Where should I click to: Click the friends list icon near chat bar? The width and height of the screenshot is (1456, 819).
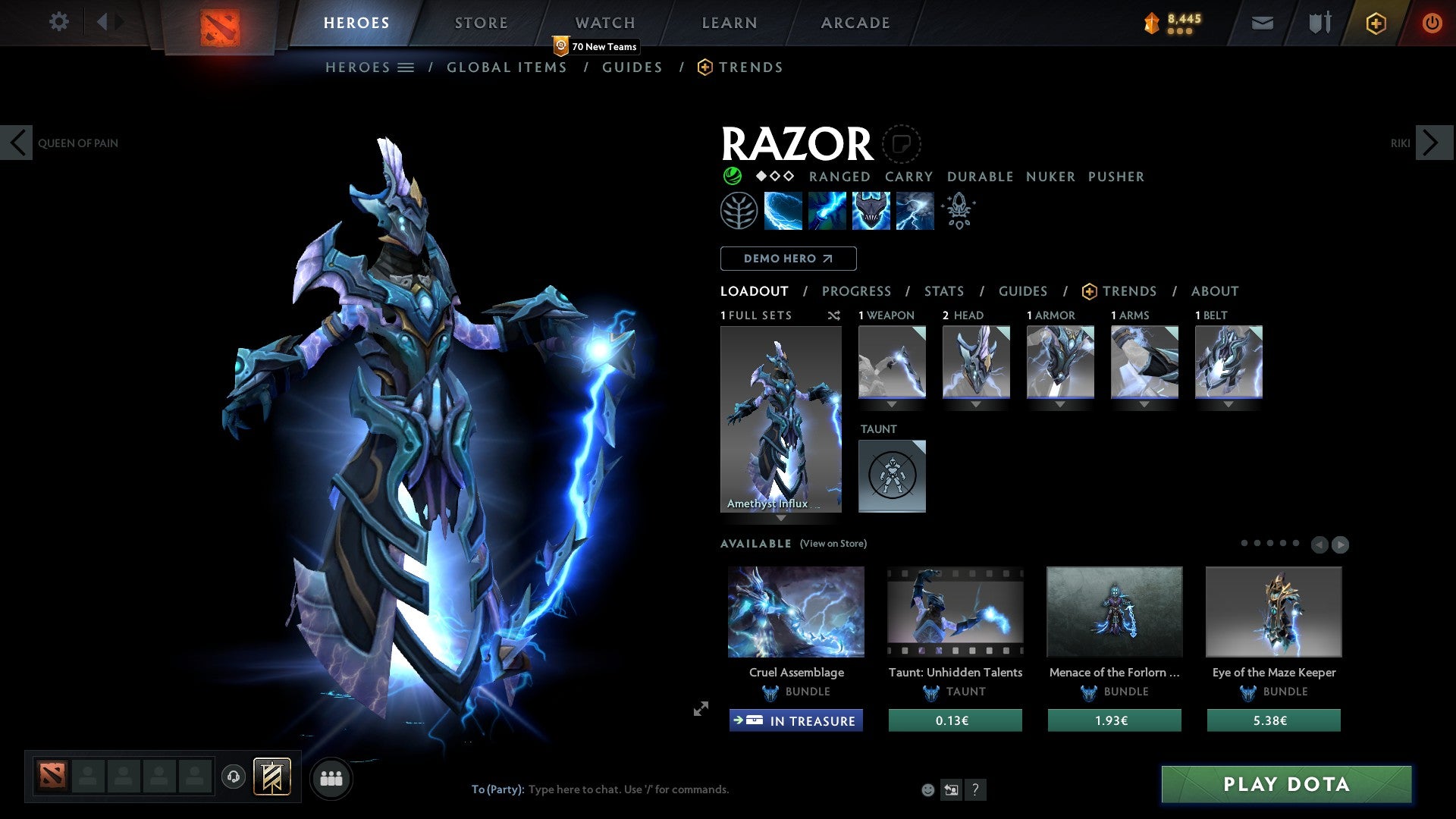tap(331, 777)
